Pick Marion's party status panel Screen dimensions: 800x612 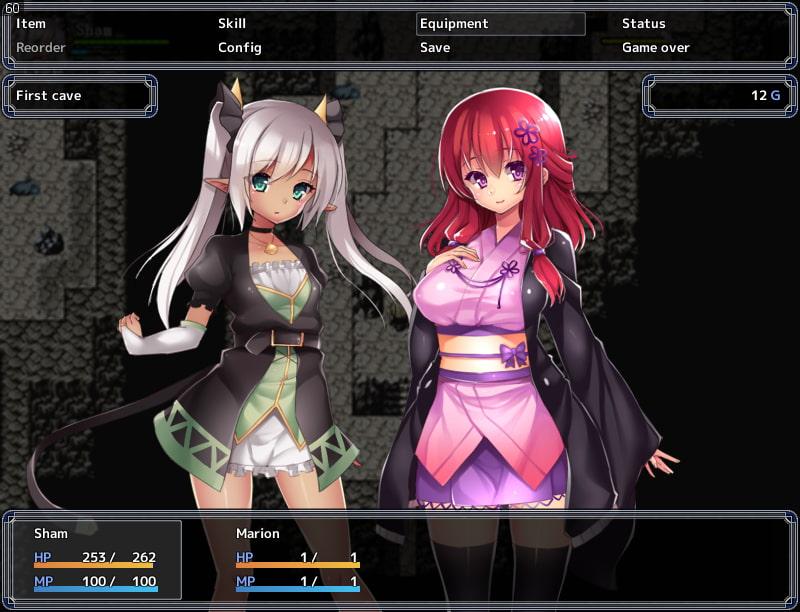pyautogui.click(x=297, y=559)
